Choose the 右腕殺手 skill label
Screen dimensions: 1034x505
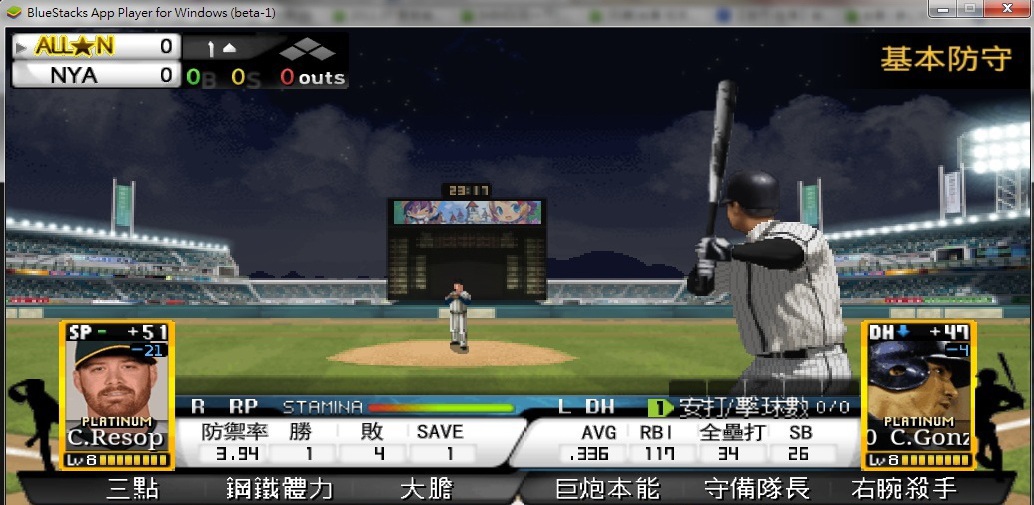904,489
